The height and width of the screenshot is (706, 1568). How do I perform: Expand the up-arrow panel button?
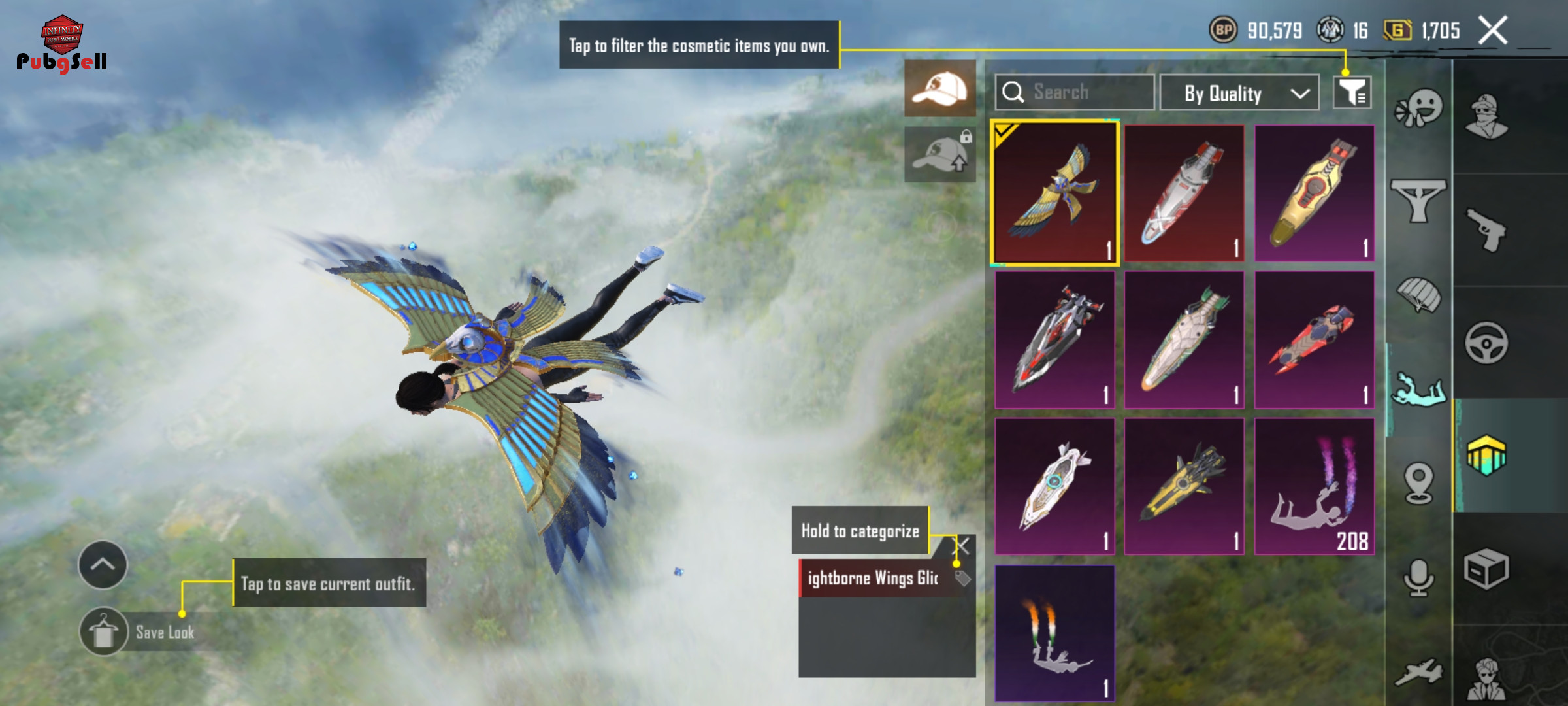point(103,565)
